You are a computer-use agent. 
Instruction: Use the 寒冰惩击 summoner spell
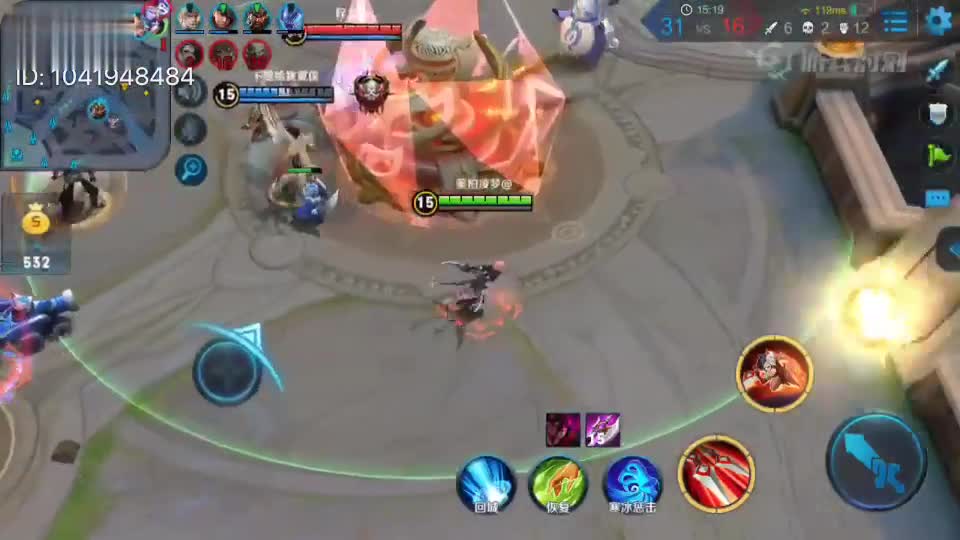point(632,481)
